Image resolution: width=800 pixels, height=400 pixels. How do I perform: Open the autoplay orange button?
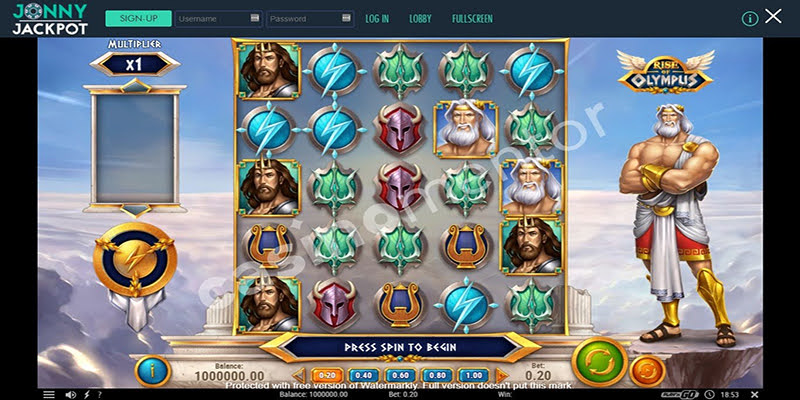click(647, 371)
